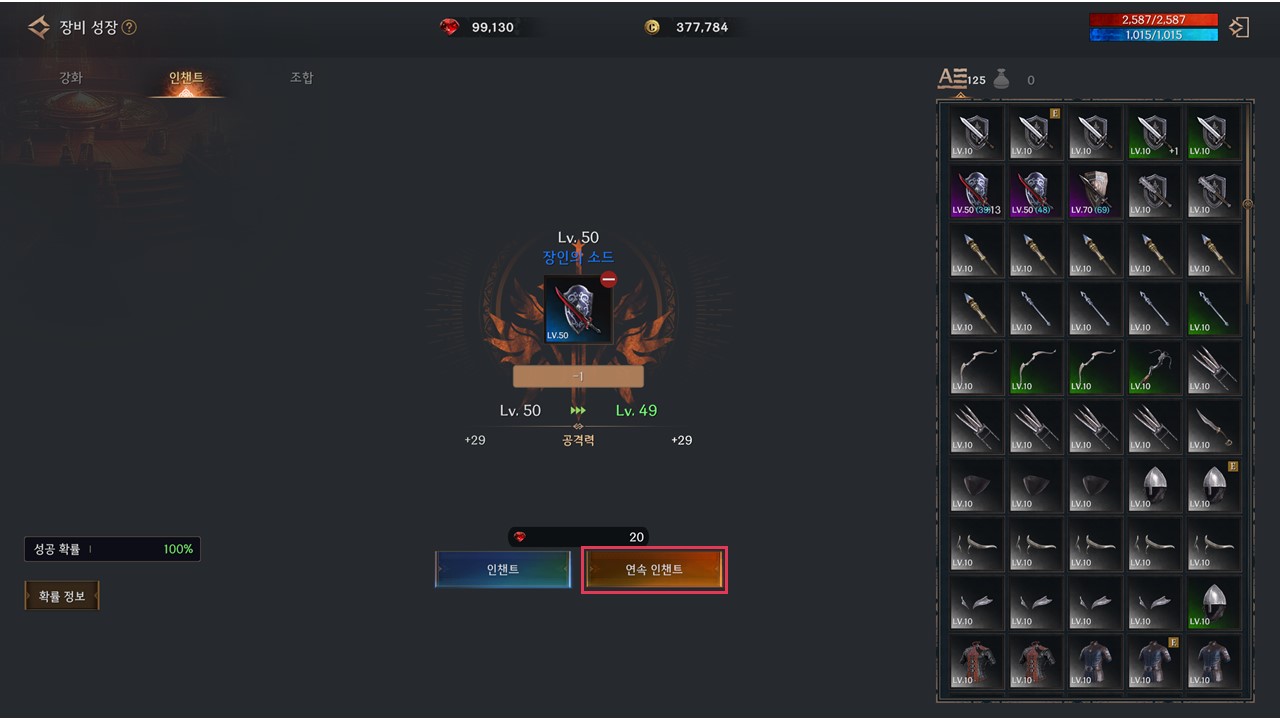Open 확률 정보 probability info
1280x720 pixels.
(62, 596)
